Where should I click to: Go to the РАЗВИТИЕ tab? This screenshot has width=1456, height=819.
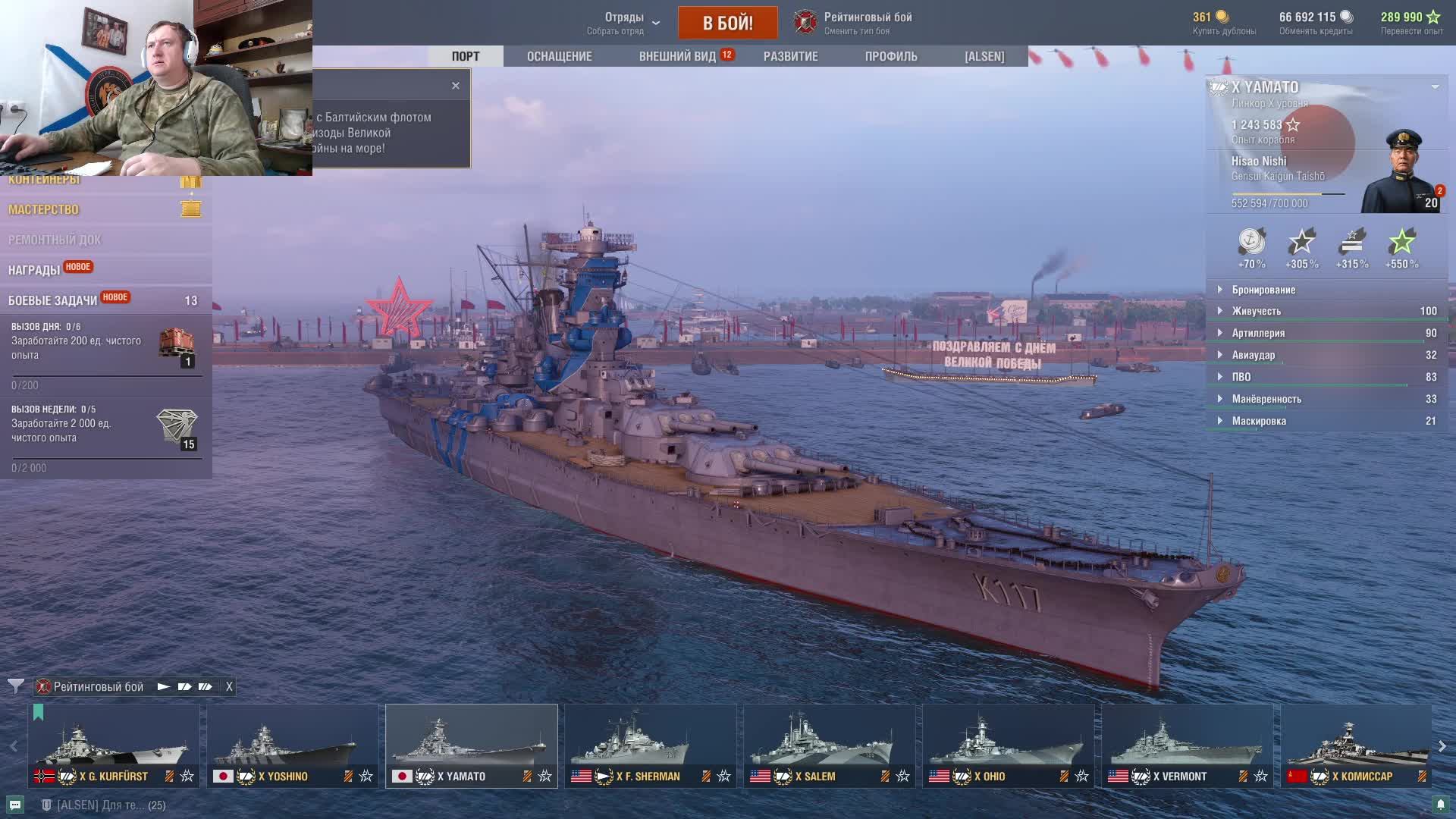pyautogui.click(x=790, y=56)
